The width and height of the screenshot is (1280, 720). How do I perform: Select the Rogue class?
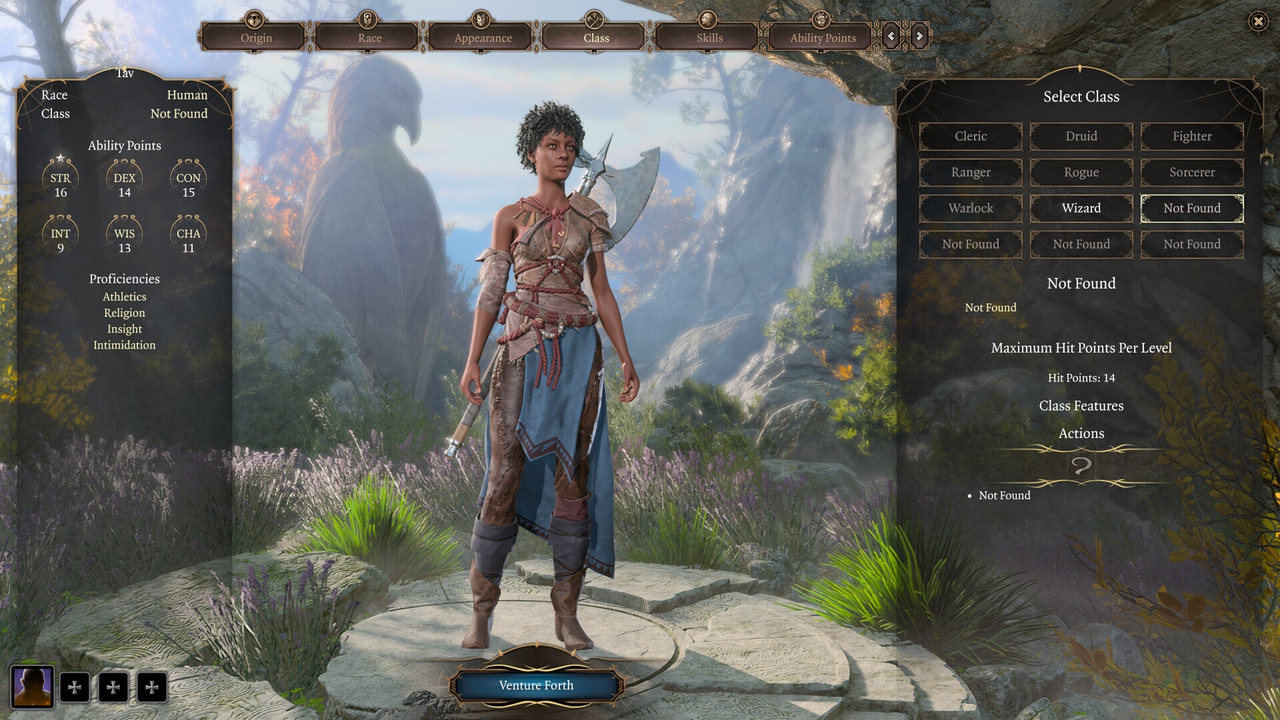click(1081, 172)
